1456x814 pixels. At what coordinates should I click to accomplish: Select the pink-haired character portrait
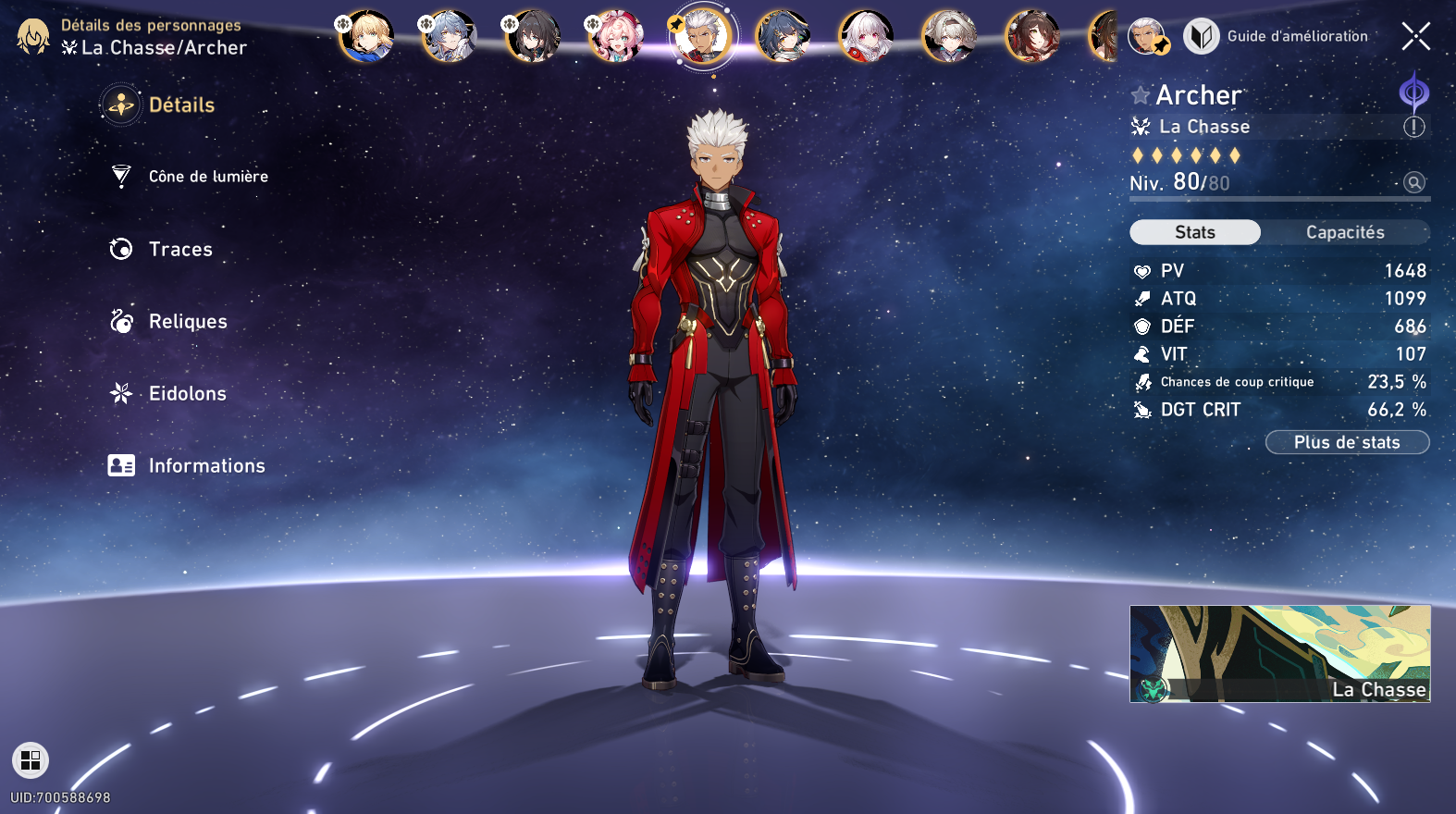click(x=616, y=37)
